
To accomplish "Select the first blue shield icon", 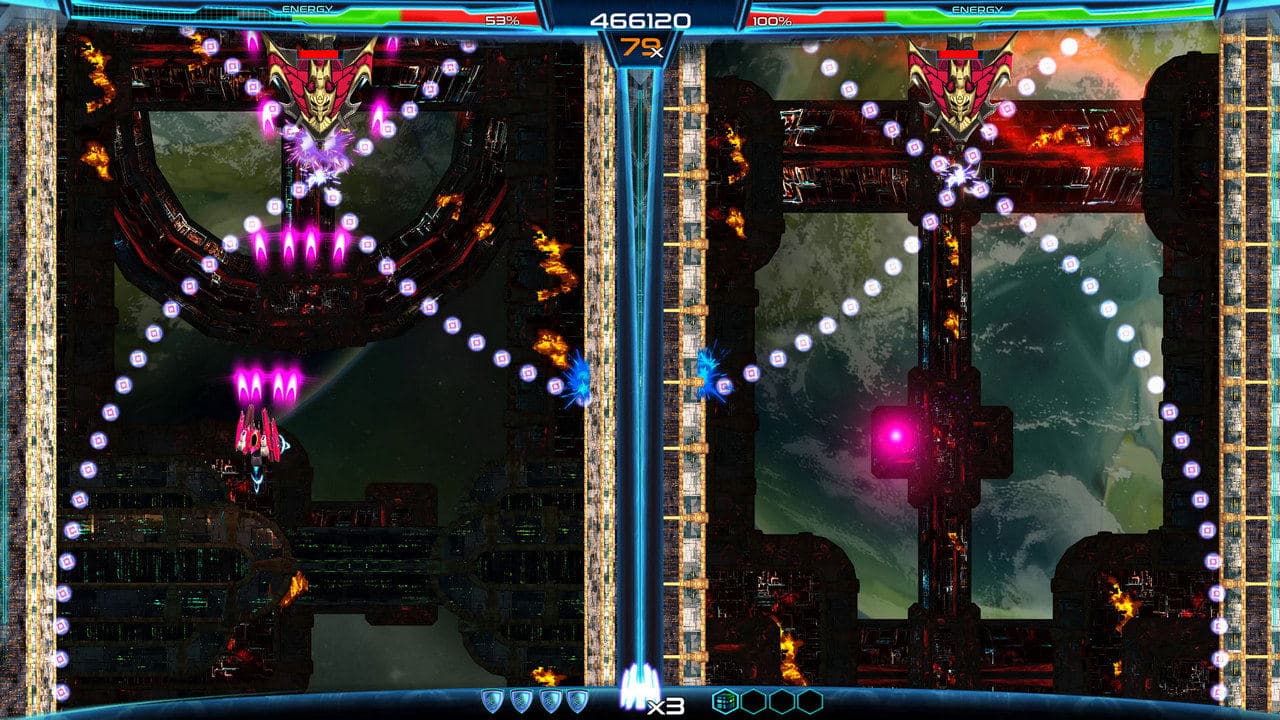I will point(493,700).
